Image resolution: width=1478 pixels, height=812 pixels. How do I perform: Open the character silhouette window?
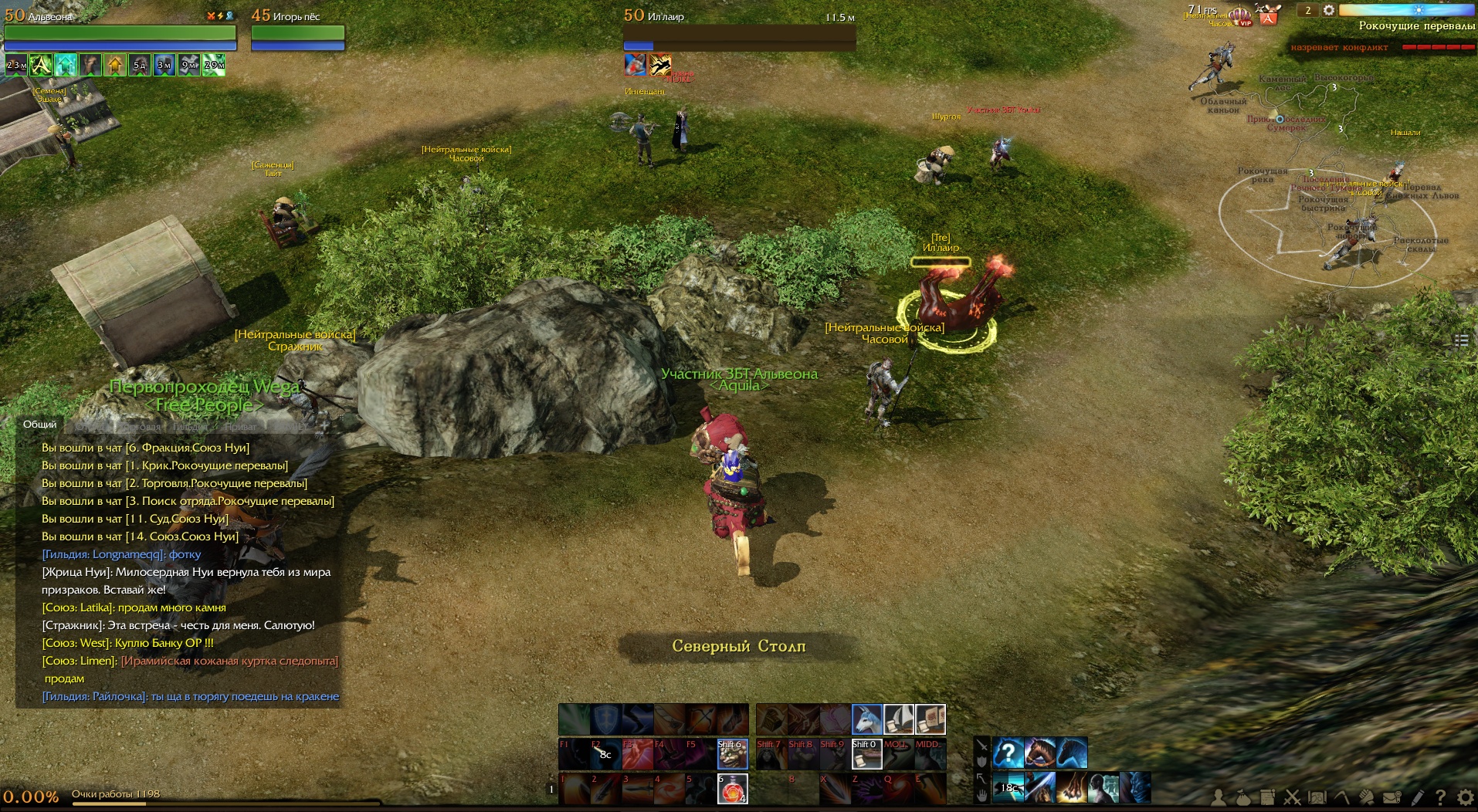(x=1219, y=797)
